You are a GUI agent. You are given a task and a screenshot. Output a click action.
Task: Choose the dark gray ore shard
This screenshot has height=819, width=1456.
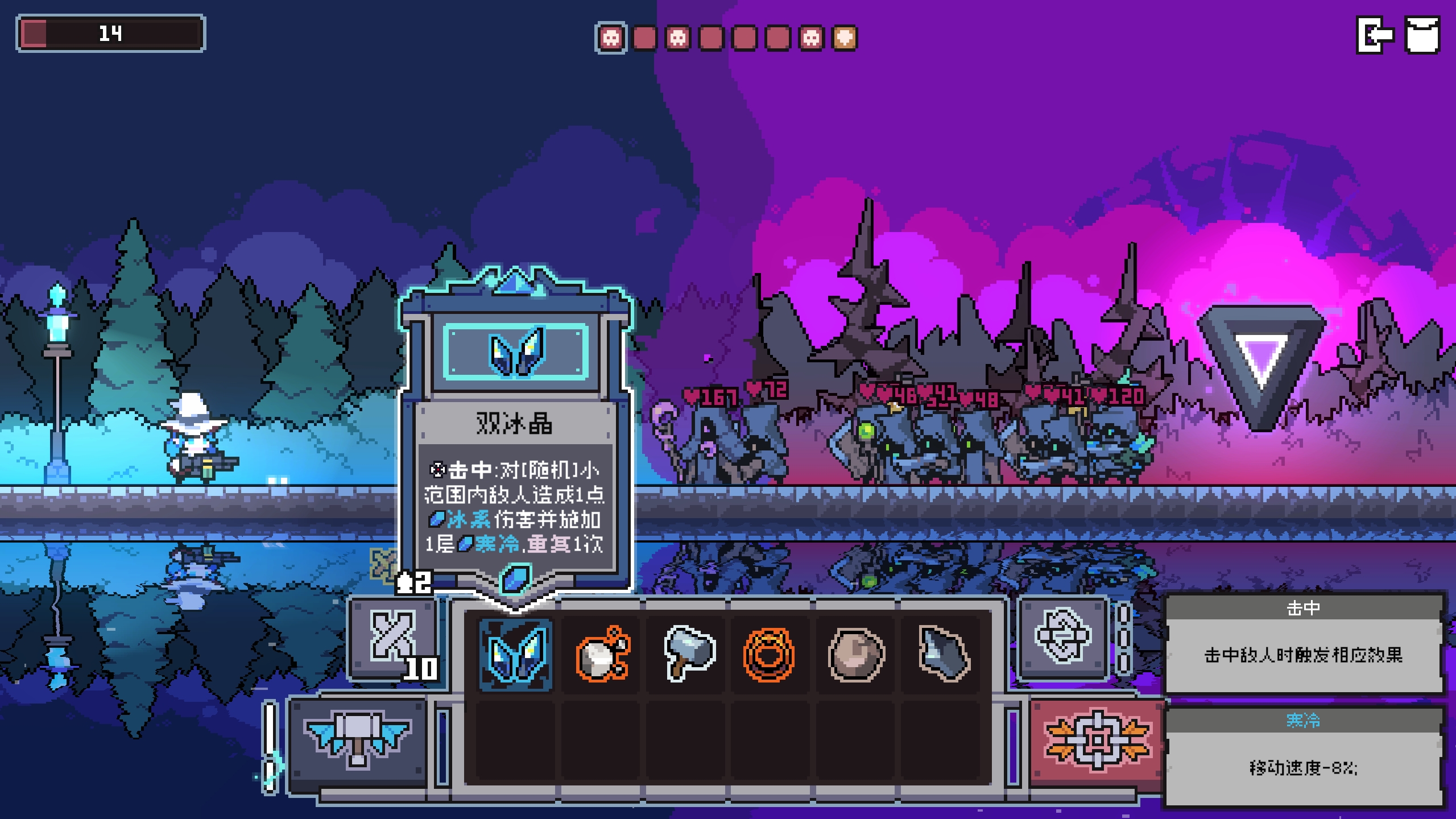click(x=942, y=655)
